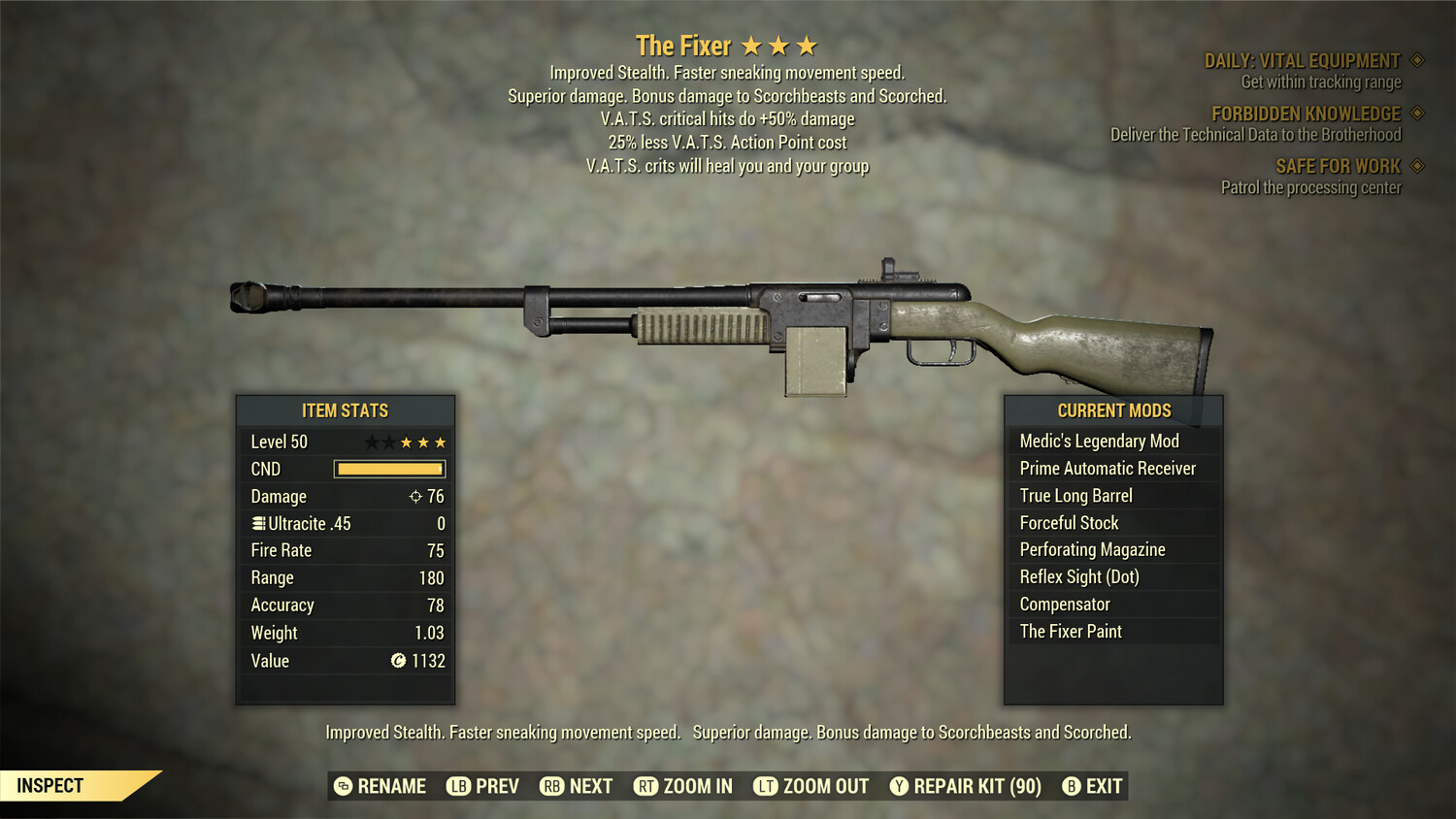Click the rename pencil icon next to RENAME

[342, 786]
